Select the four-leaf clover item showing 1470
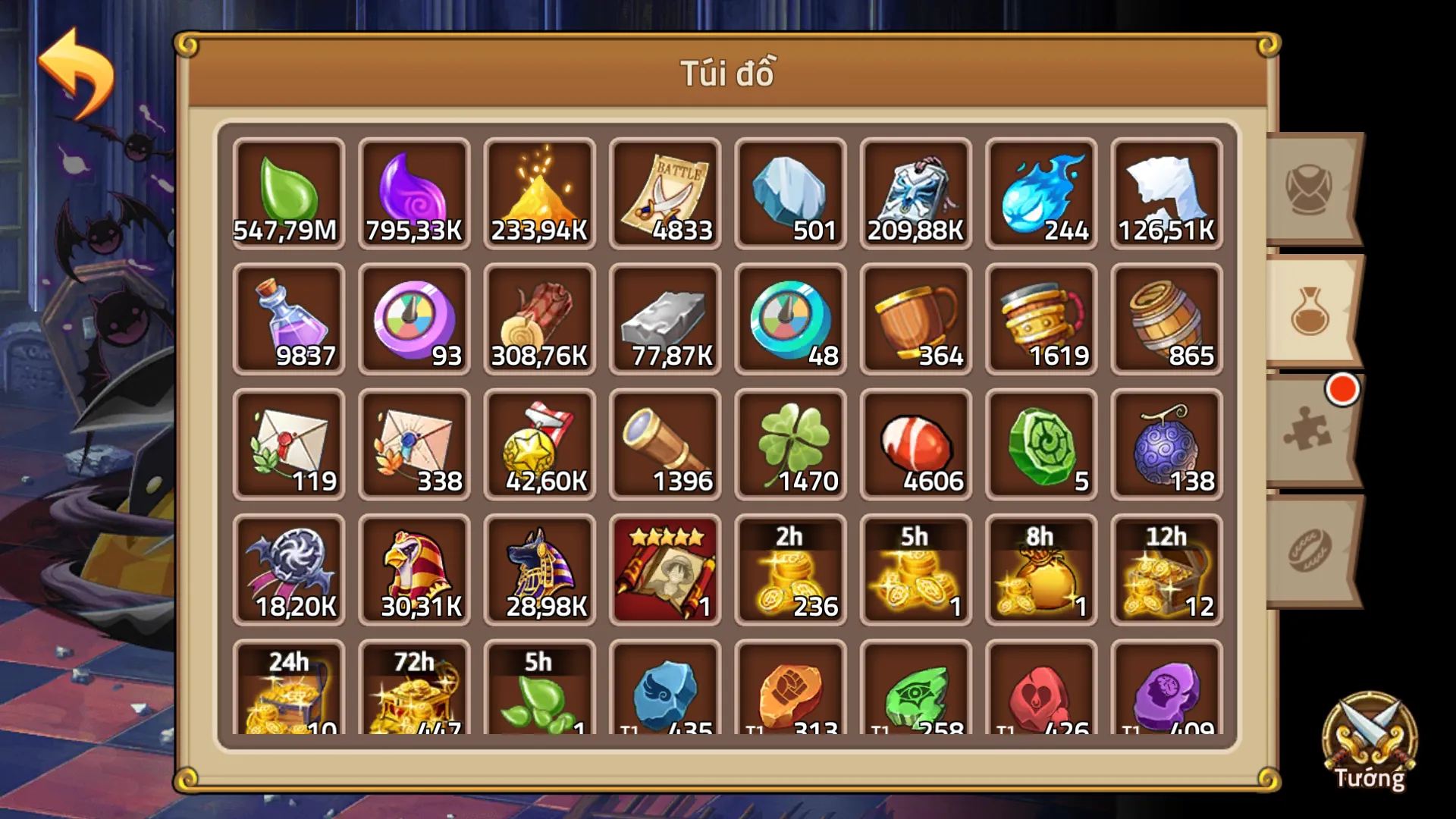Viewport: 1456px width, 819px height. 790,444
